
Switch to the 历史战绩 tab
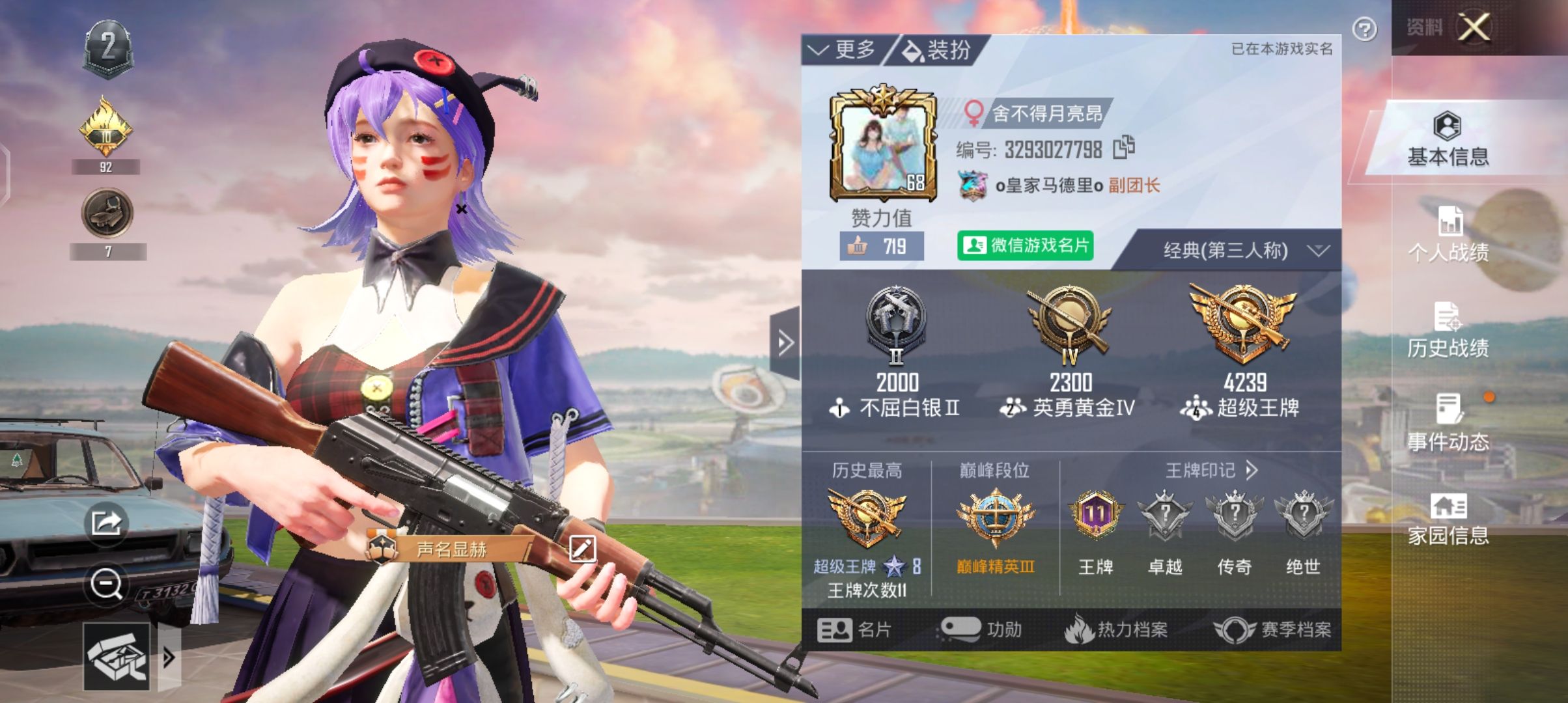point(1448,331)
